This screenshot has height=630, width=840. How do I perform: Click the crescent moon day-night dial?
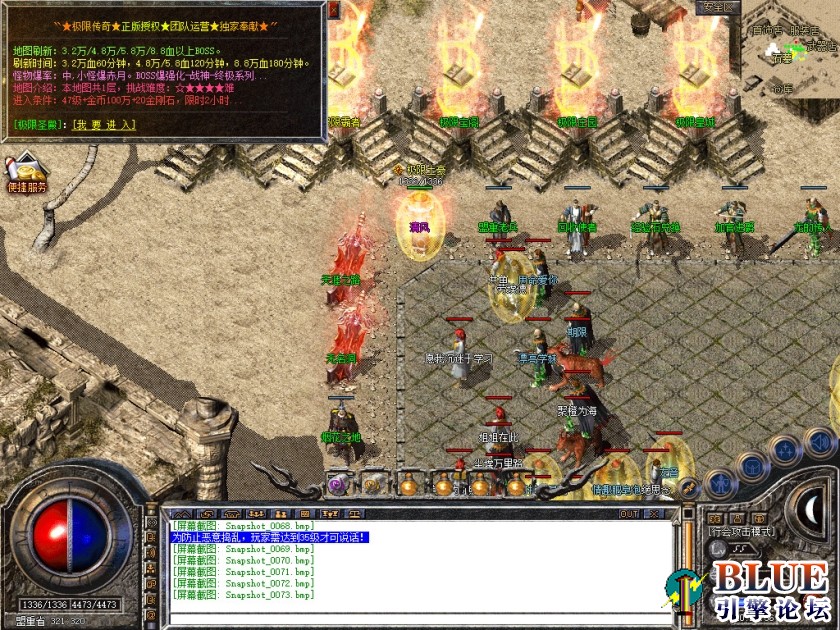tap(812, 510)
